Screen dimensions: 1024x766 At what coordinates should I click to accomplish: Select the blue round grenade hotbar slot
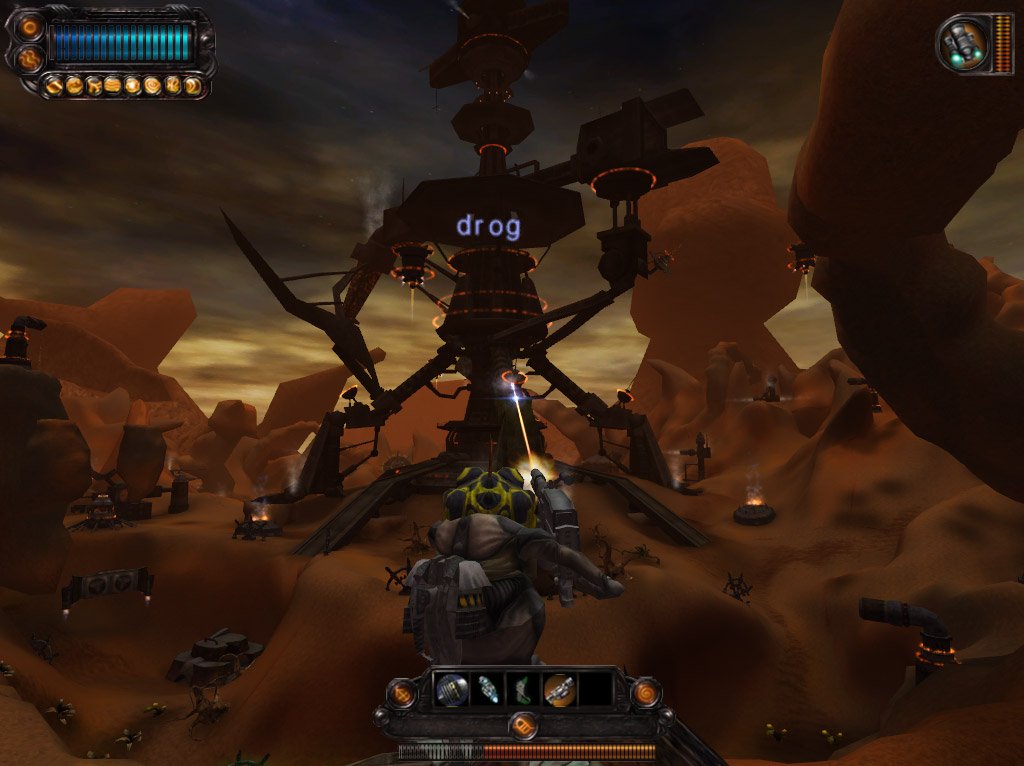click(452, 690)
